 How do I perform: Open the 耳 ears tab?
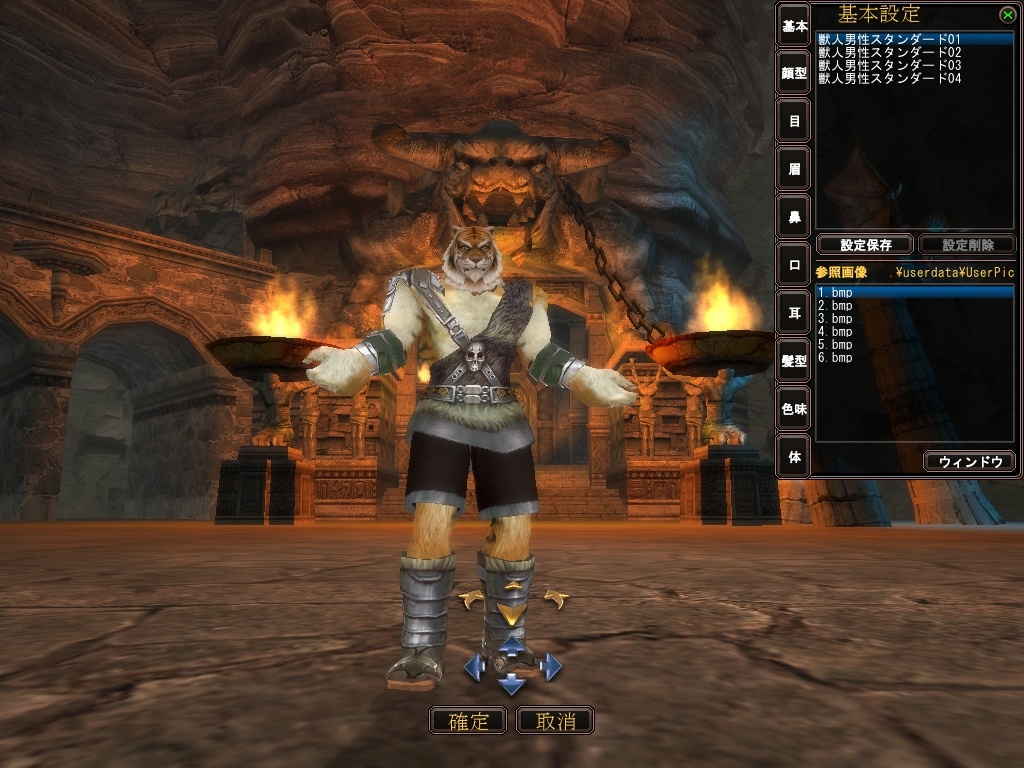[x=794, y=313]
